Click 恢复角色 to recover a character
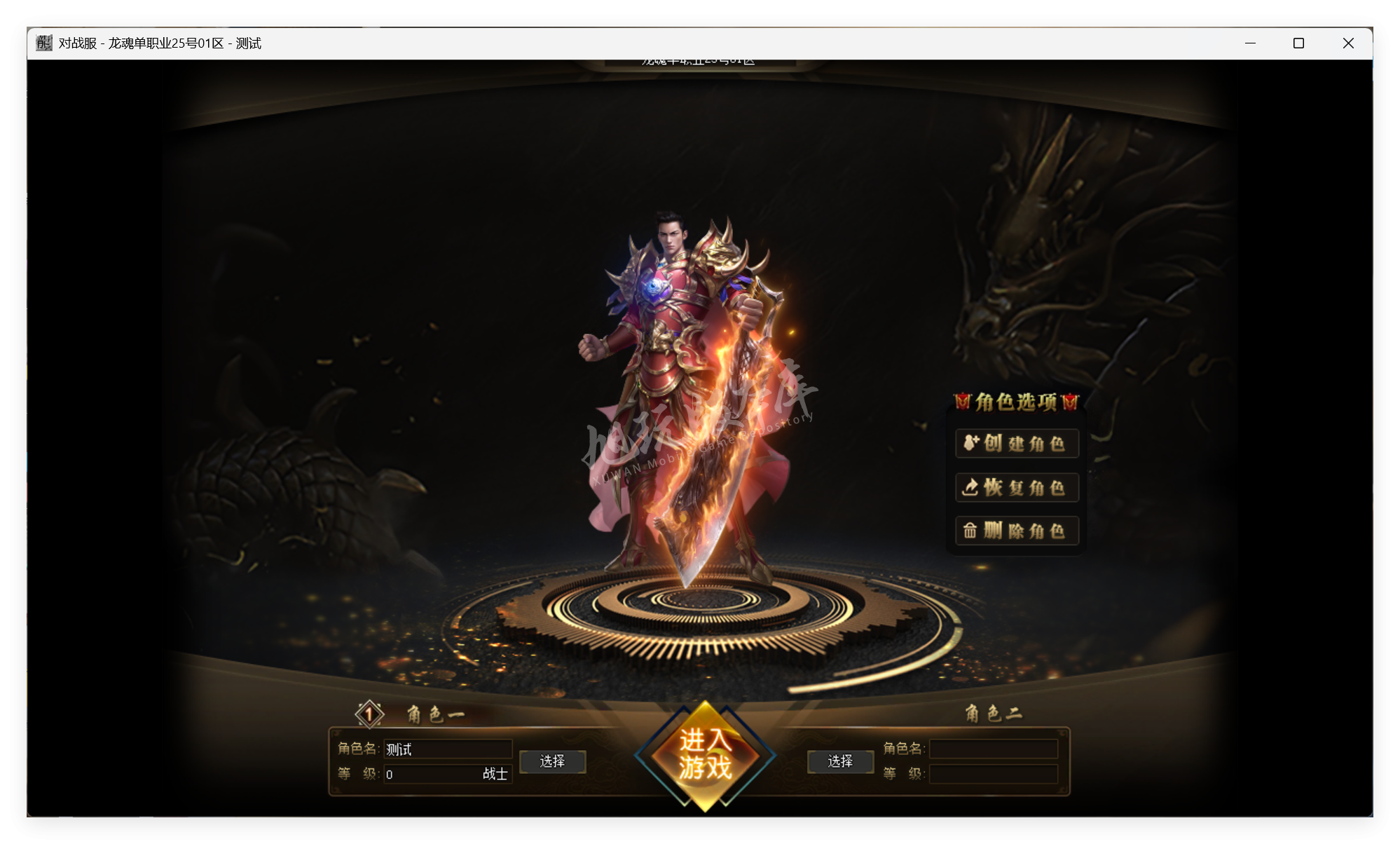 pyautogui.click(x=1016, y=487)
